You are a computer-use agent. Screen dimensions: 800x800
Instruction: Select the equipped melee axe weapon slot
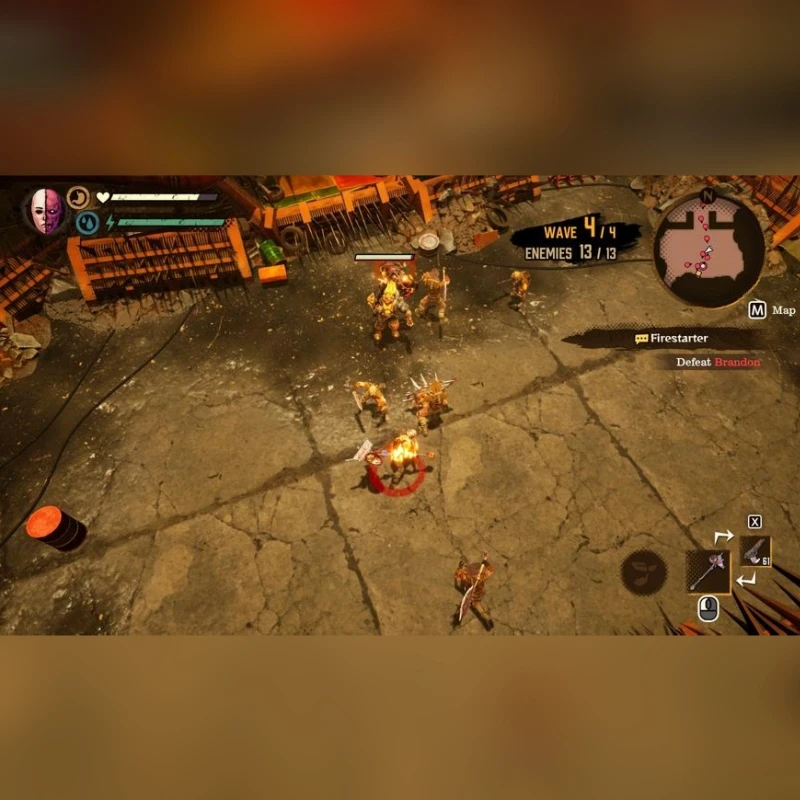point(708,572)
